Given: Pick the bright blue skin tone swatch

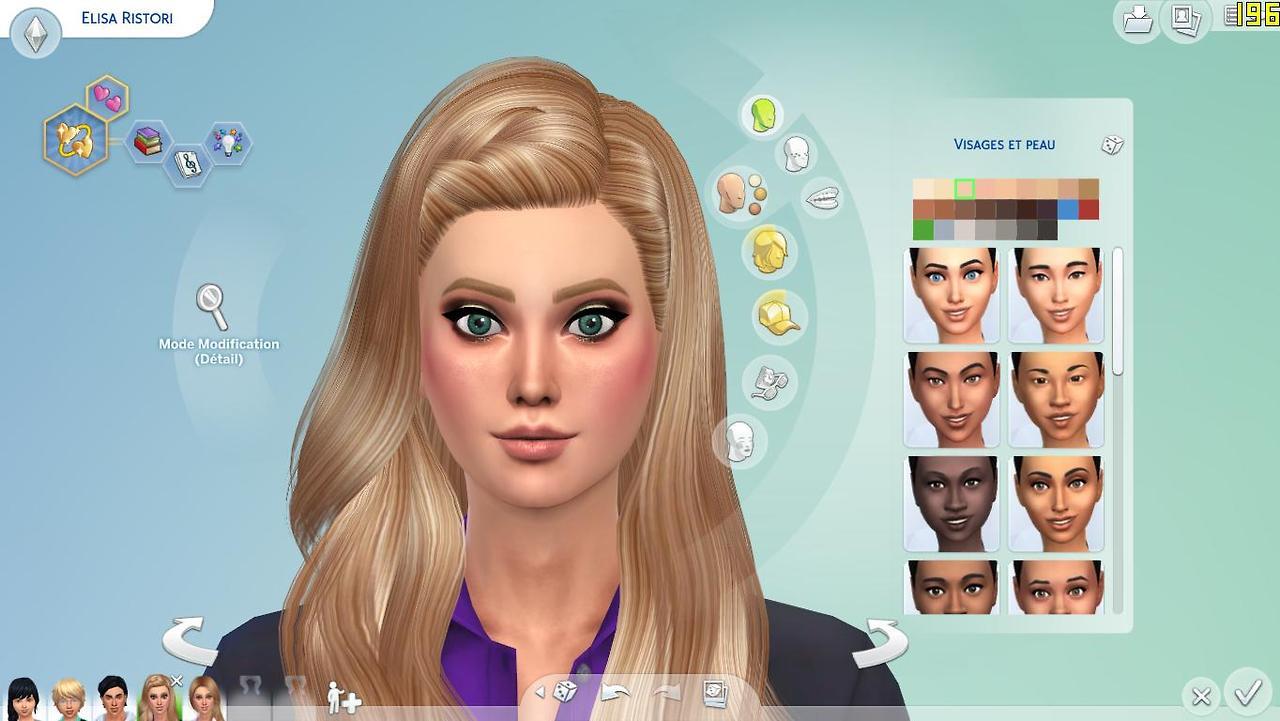Looking at the screenshot, I should click(1068, 209).
